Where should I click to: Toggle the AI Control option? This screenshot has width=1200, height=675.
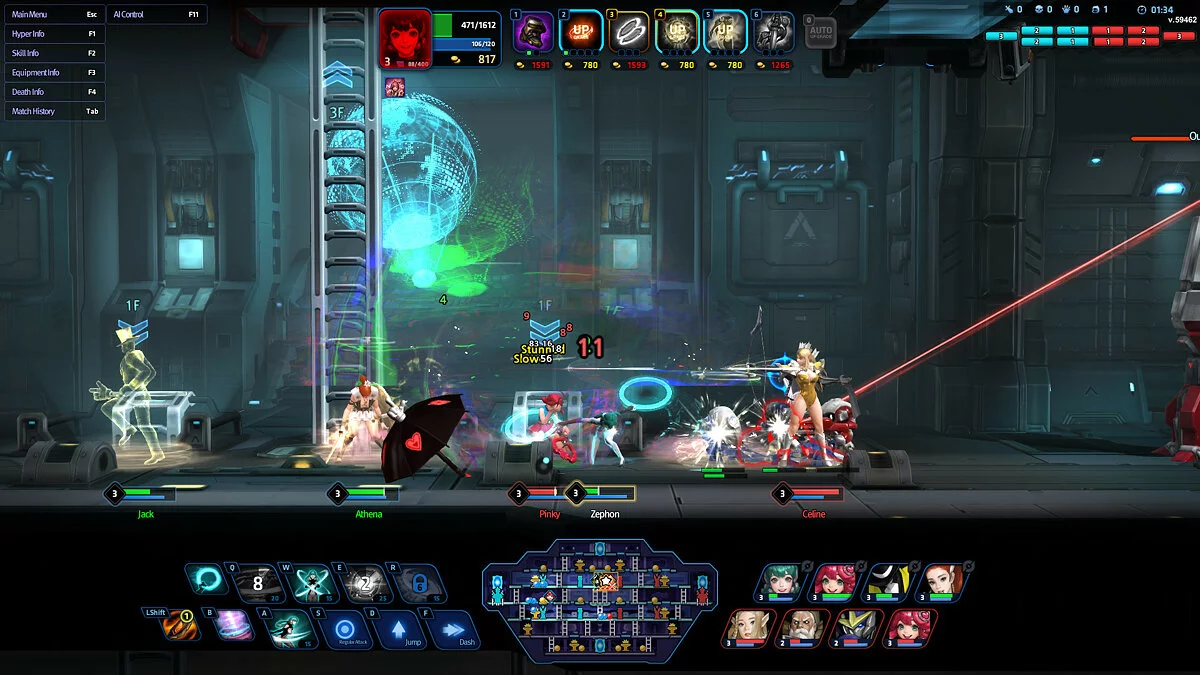tap(156, 15)
